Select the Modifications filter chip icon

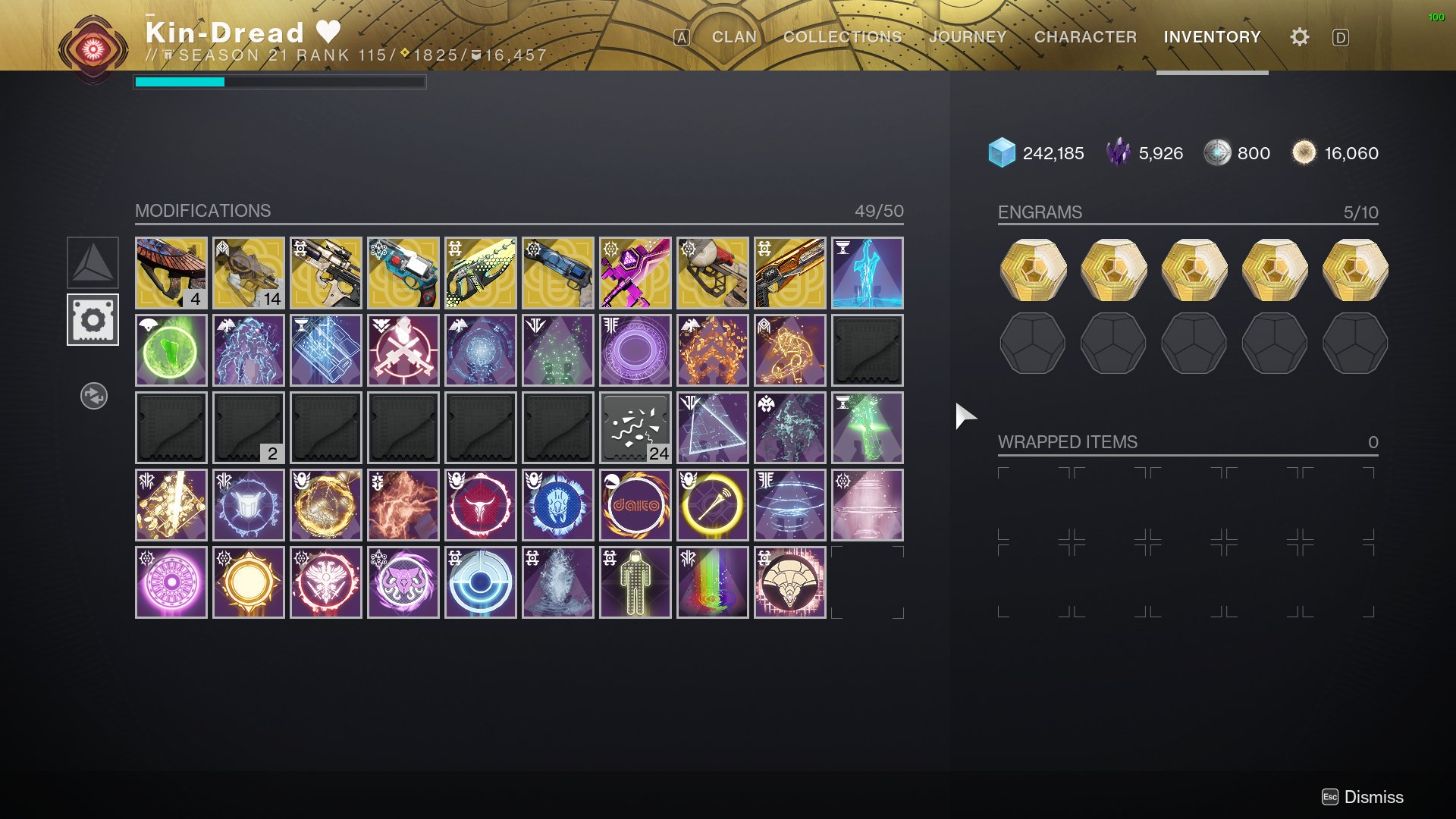click(93, 319)
